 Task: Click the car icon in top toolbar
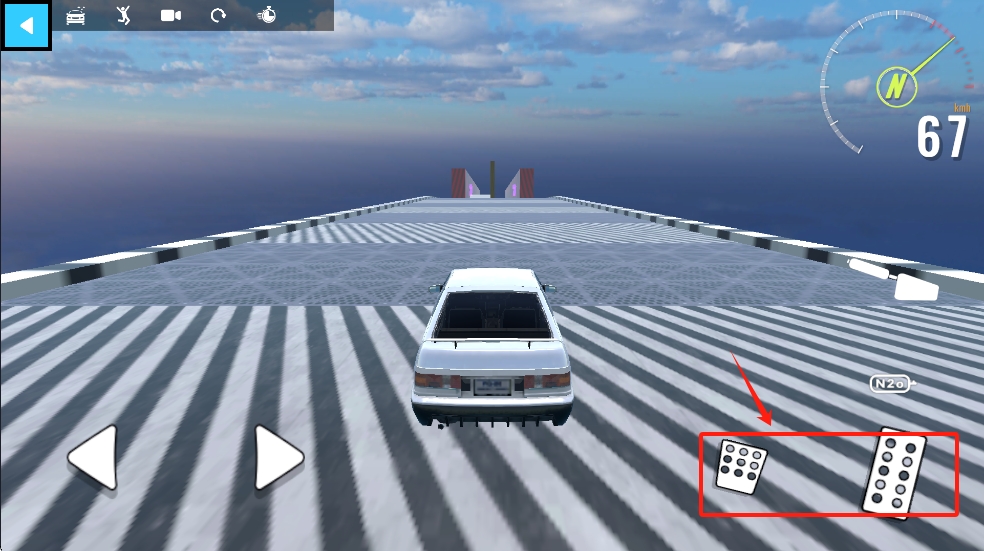click(76, 15)
